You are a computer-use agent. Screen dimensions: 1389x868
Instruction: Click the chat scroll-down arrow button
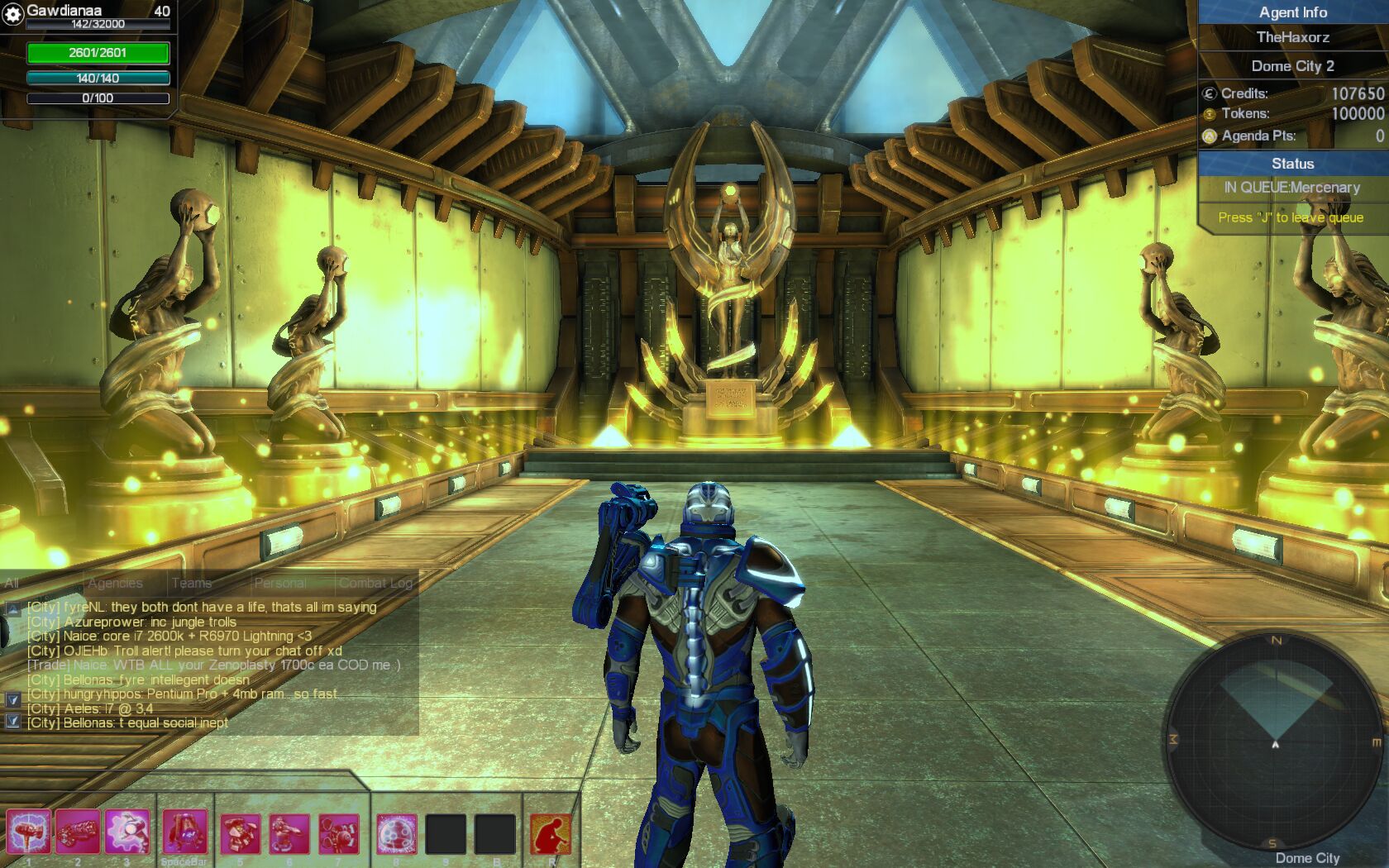tap(12, 699)
